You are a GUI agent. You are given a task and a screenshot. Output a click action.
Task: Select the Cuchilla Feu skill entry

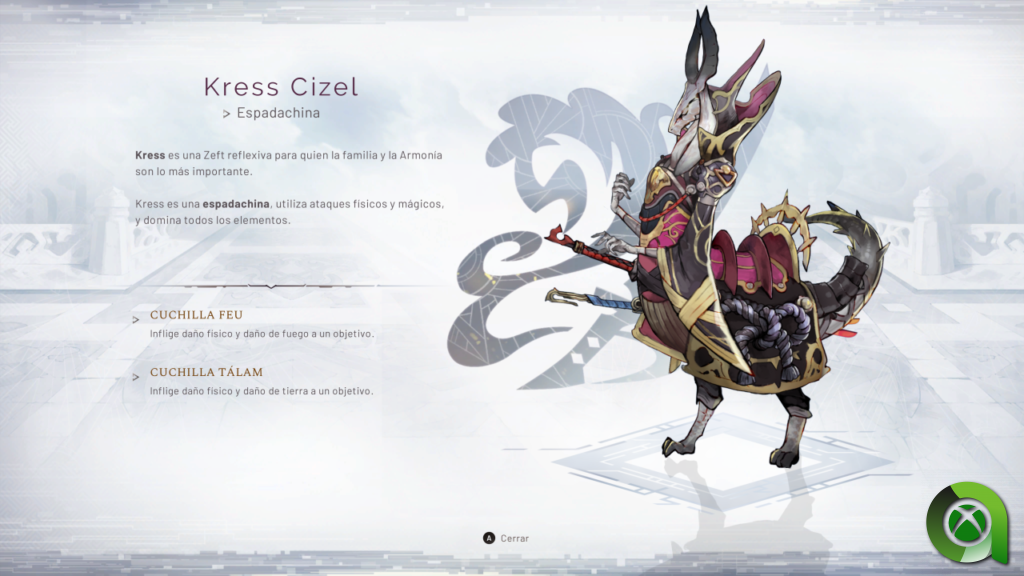tap(196, 315)
